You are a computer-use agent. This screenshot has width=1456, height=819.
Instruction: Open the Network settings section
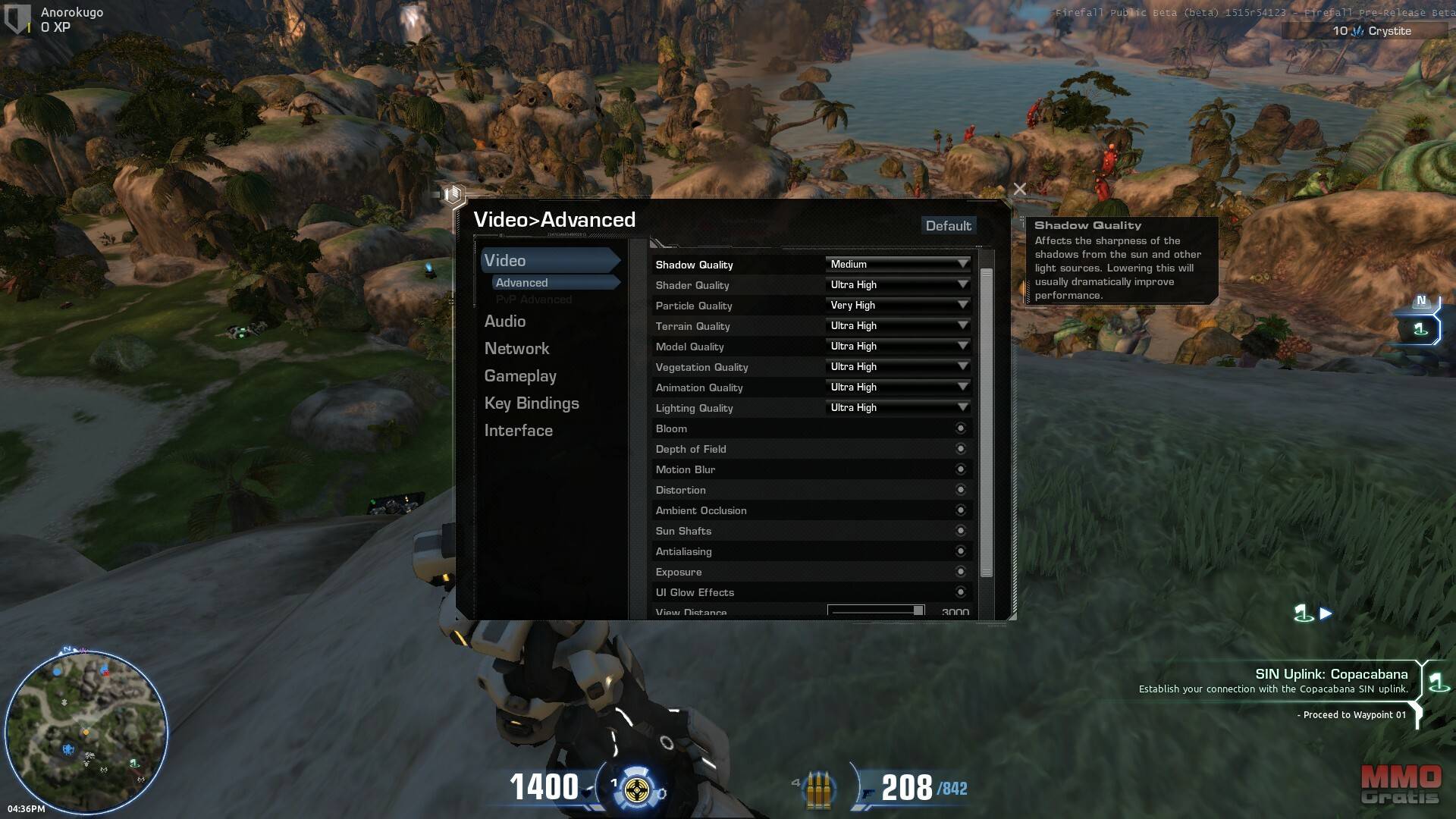(x=516, y=349)
